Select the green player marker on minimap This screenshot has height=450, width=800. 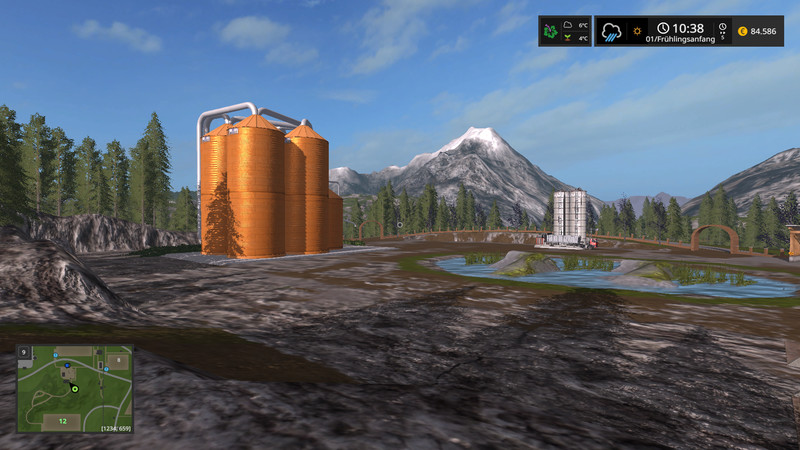74,381
